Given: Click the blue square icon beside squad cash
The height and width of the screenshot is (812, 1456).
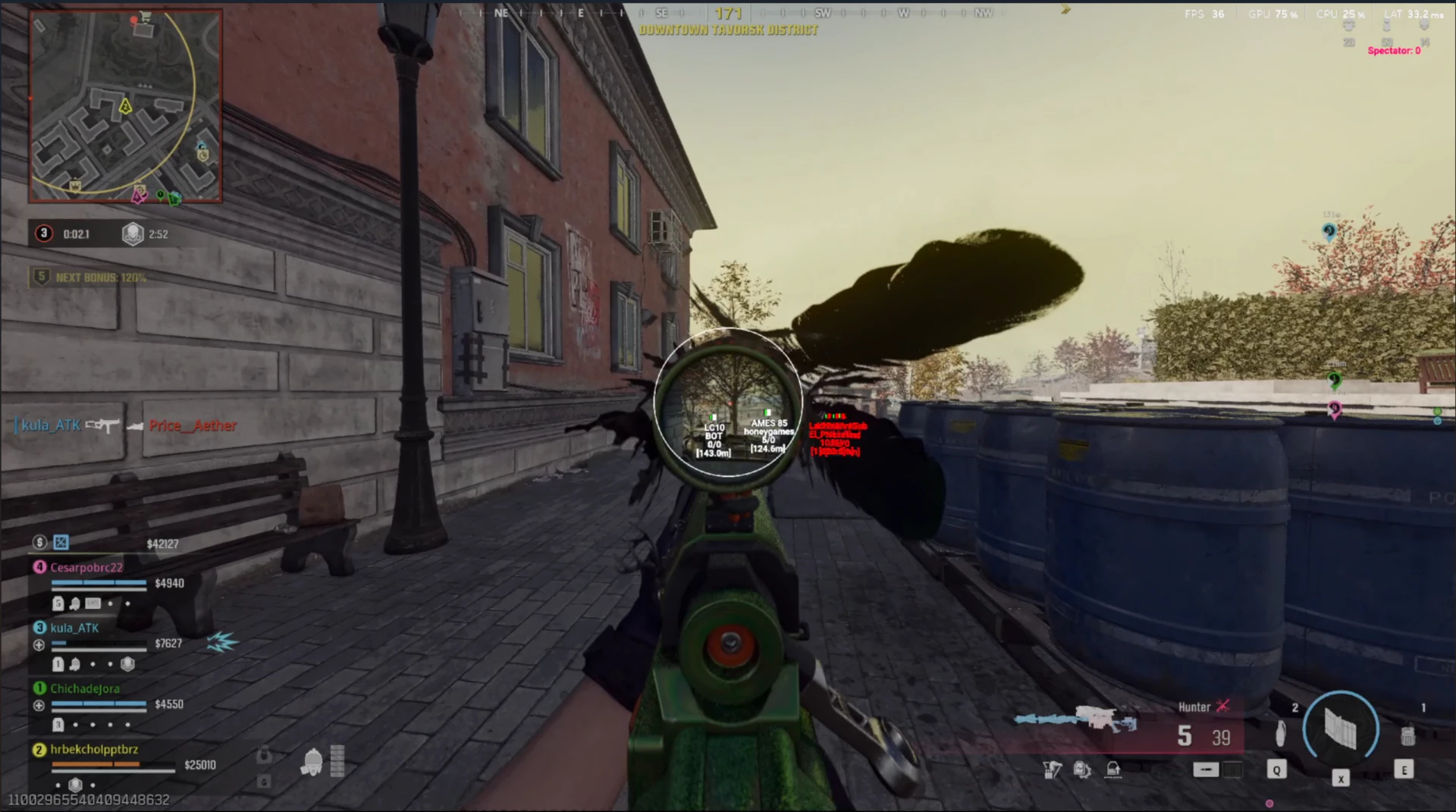Looking at the screenshot, I should coord(61,542).
